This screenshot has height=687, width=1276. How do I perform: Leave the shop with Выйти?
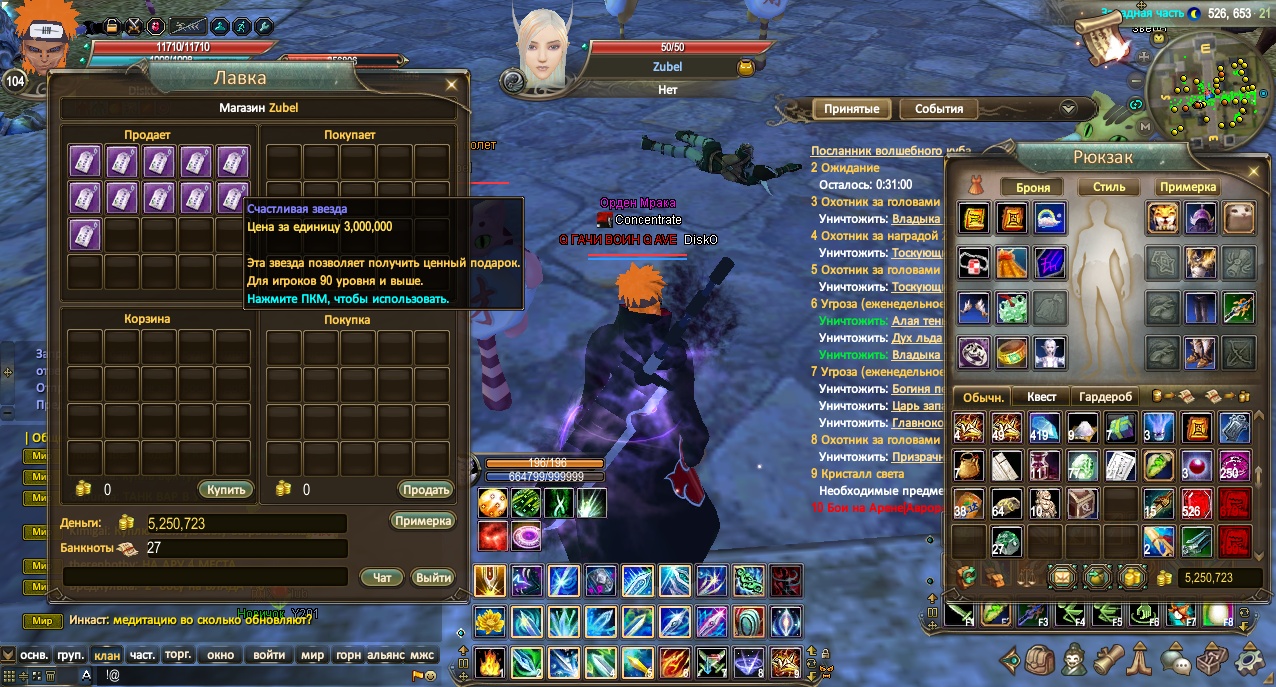click(x=433, y=577)
